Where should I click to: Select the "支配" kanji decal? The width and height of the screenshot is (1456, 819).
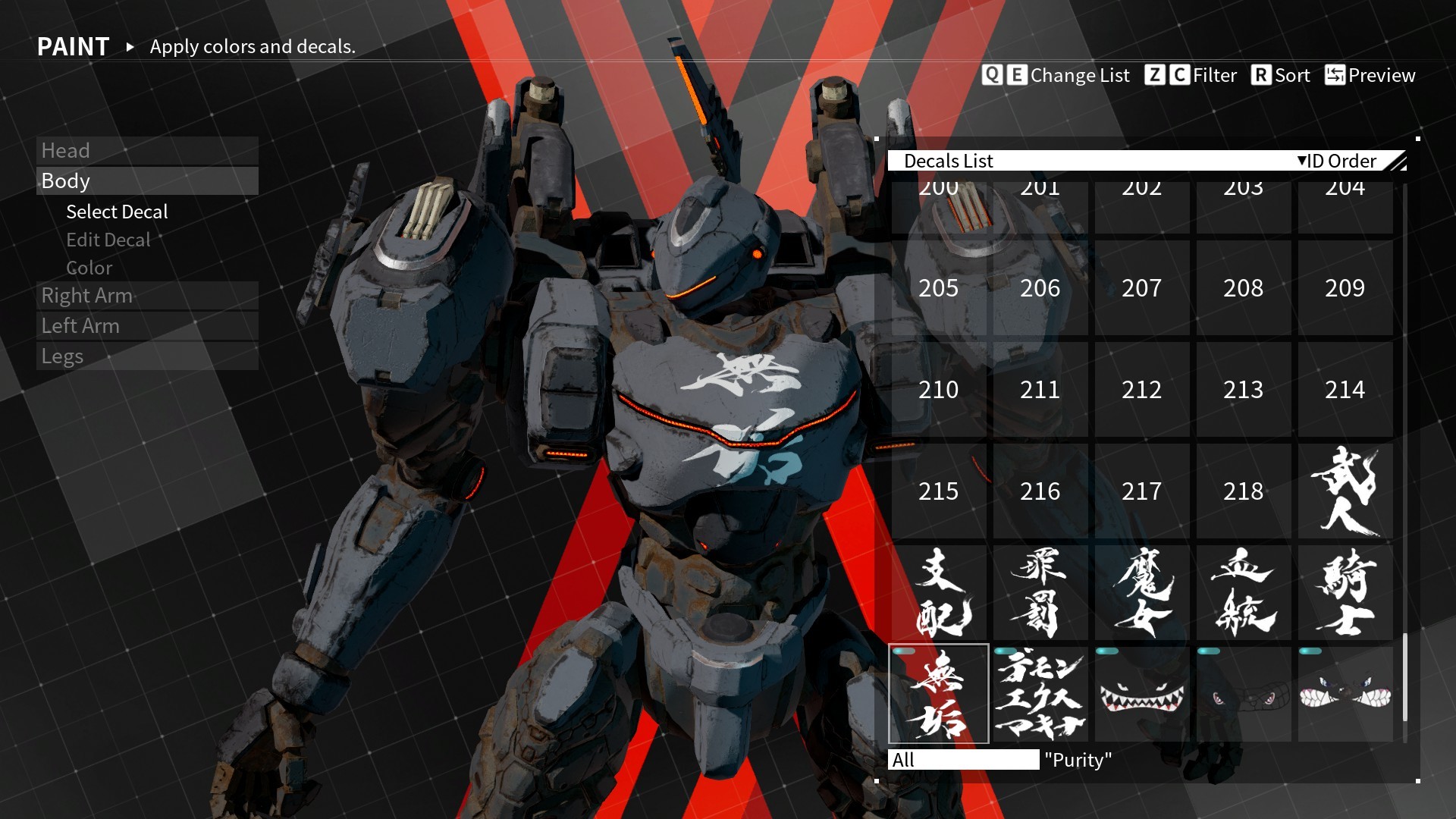coord(938,592)
